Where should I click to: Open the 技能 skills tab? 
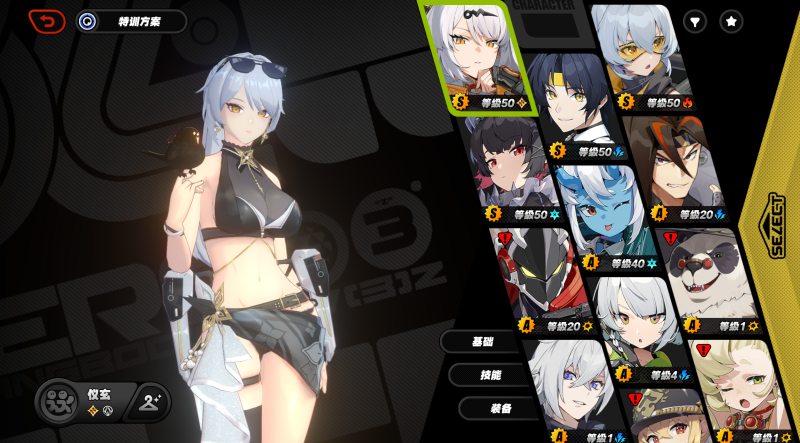(x=490, y=375)
